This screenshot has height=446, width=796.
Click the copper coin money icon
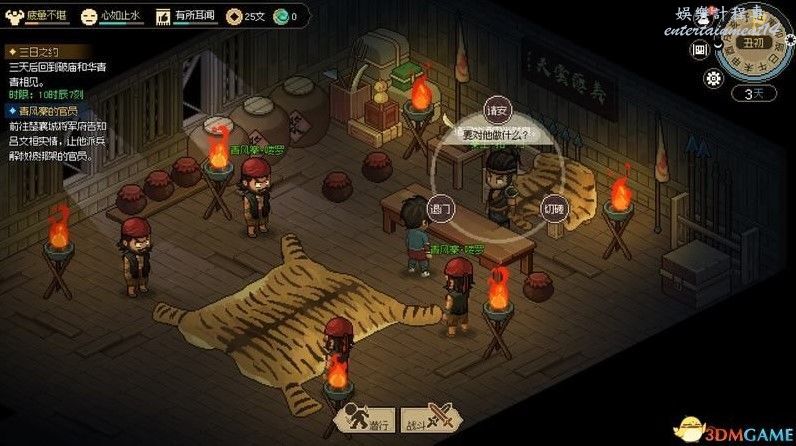point(233,16)
